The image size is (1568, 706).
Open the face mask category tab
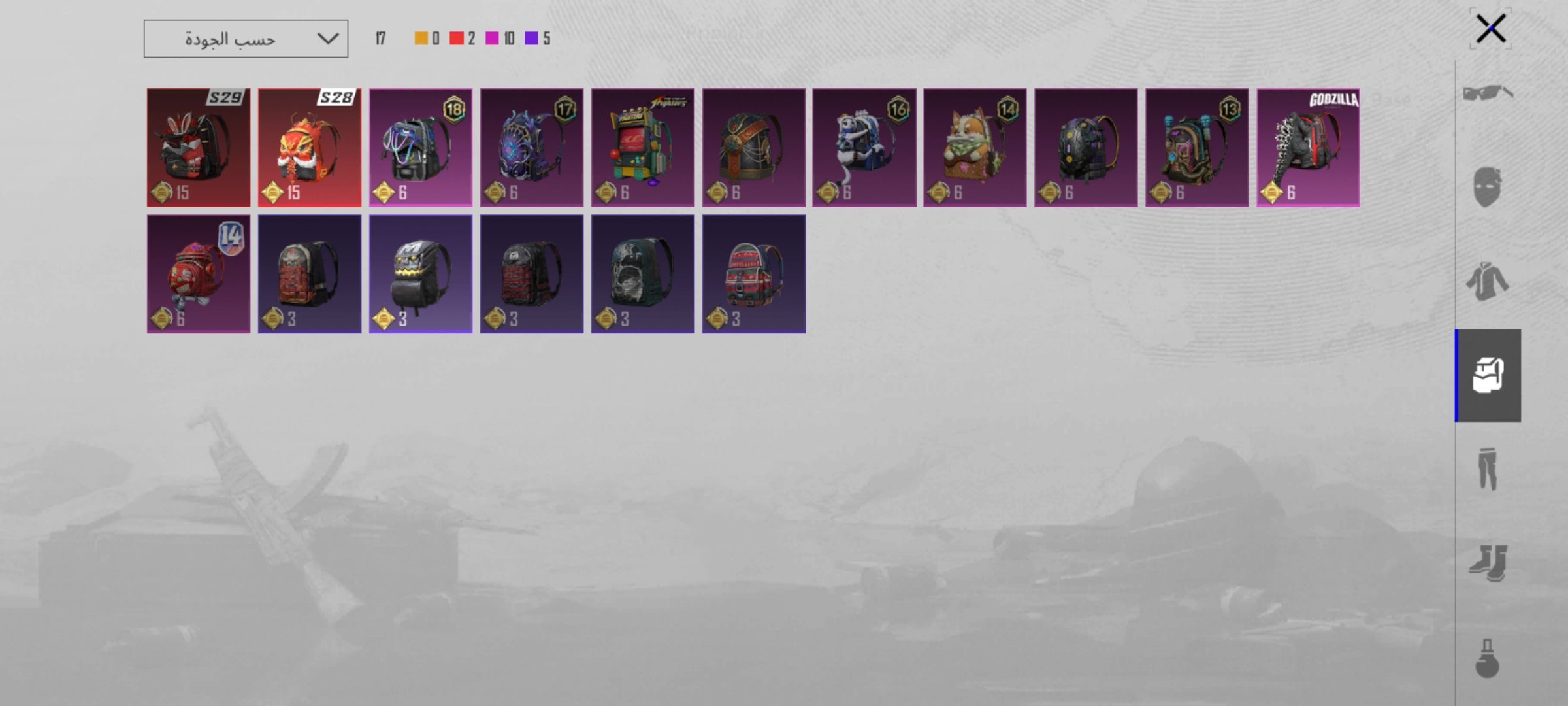pyautogui.click(x=1488, y=188)
